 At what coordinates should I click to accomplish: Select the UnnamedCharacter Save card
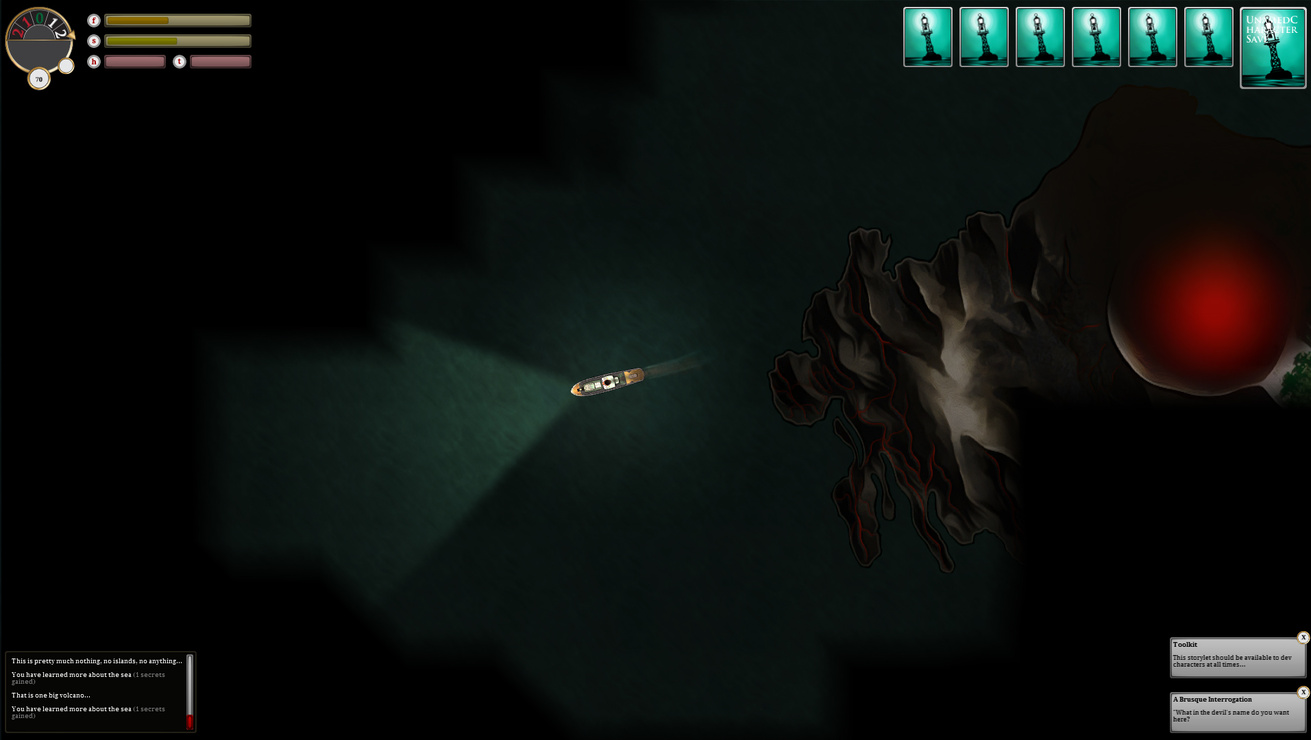tap(1272, 48)
